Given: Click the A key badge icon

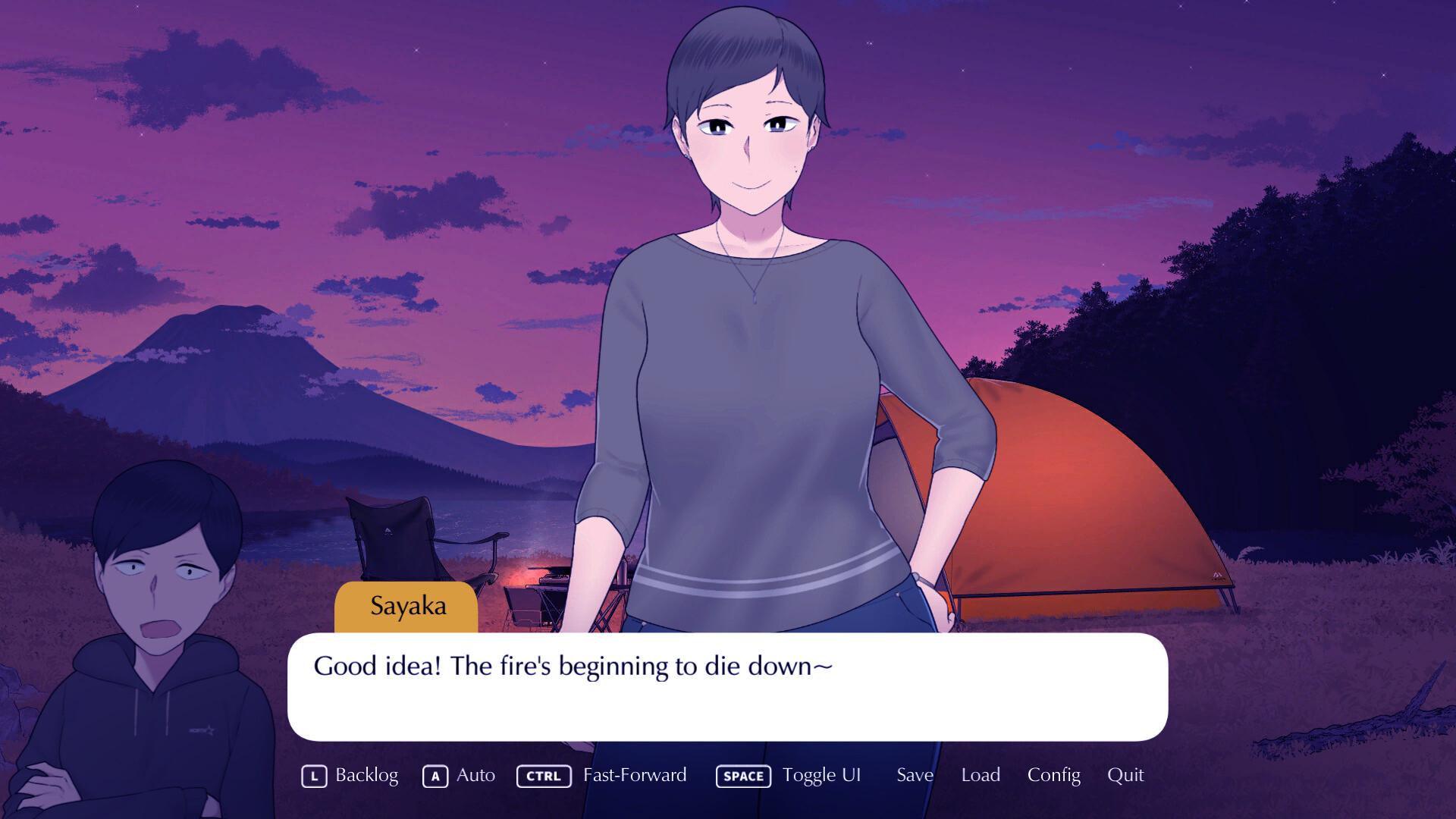Looking at the screenshot, I should 435,776.
